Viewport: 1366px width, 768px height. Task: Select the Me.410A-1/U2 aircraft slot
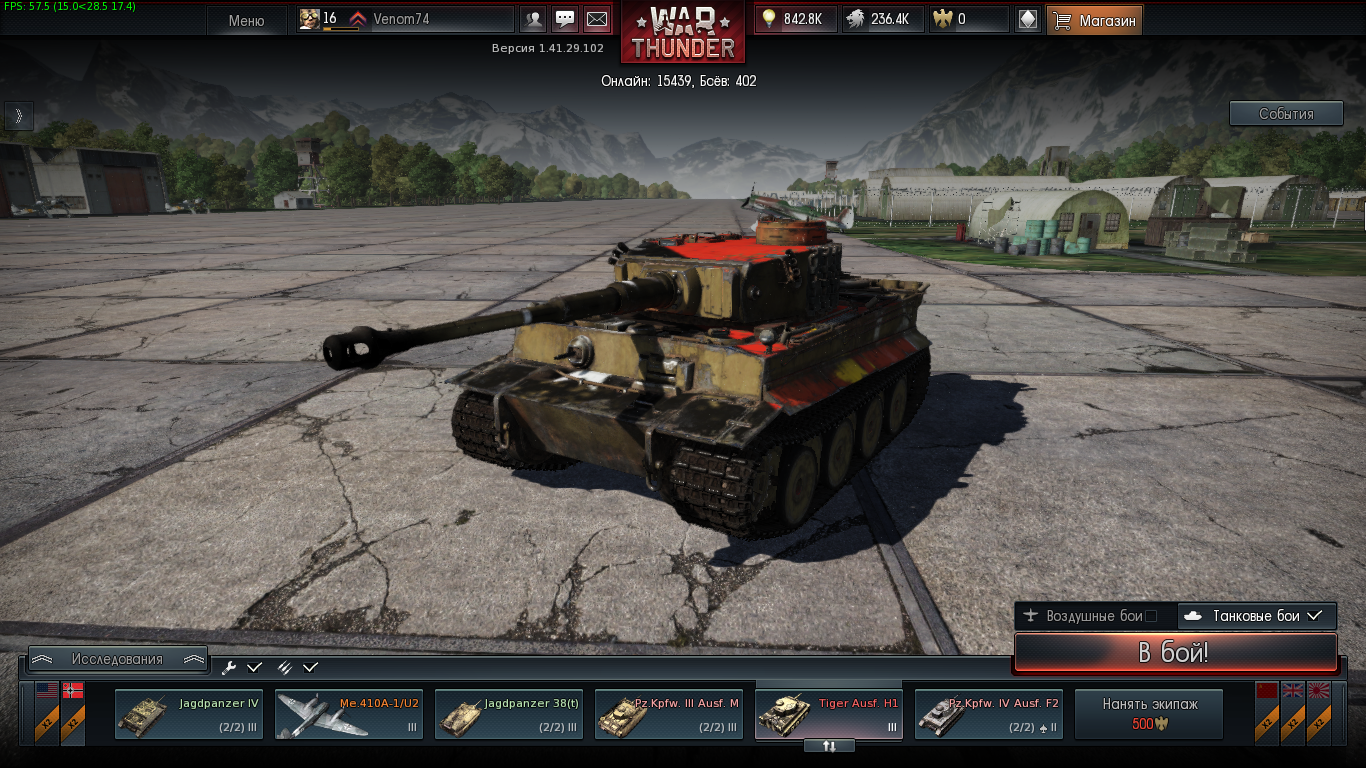click(x=349, y=714)
